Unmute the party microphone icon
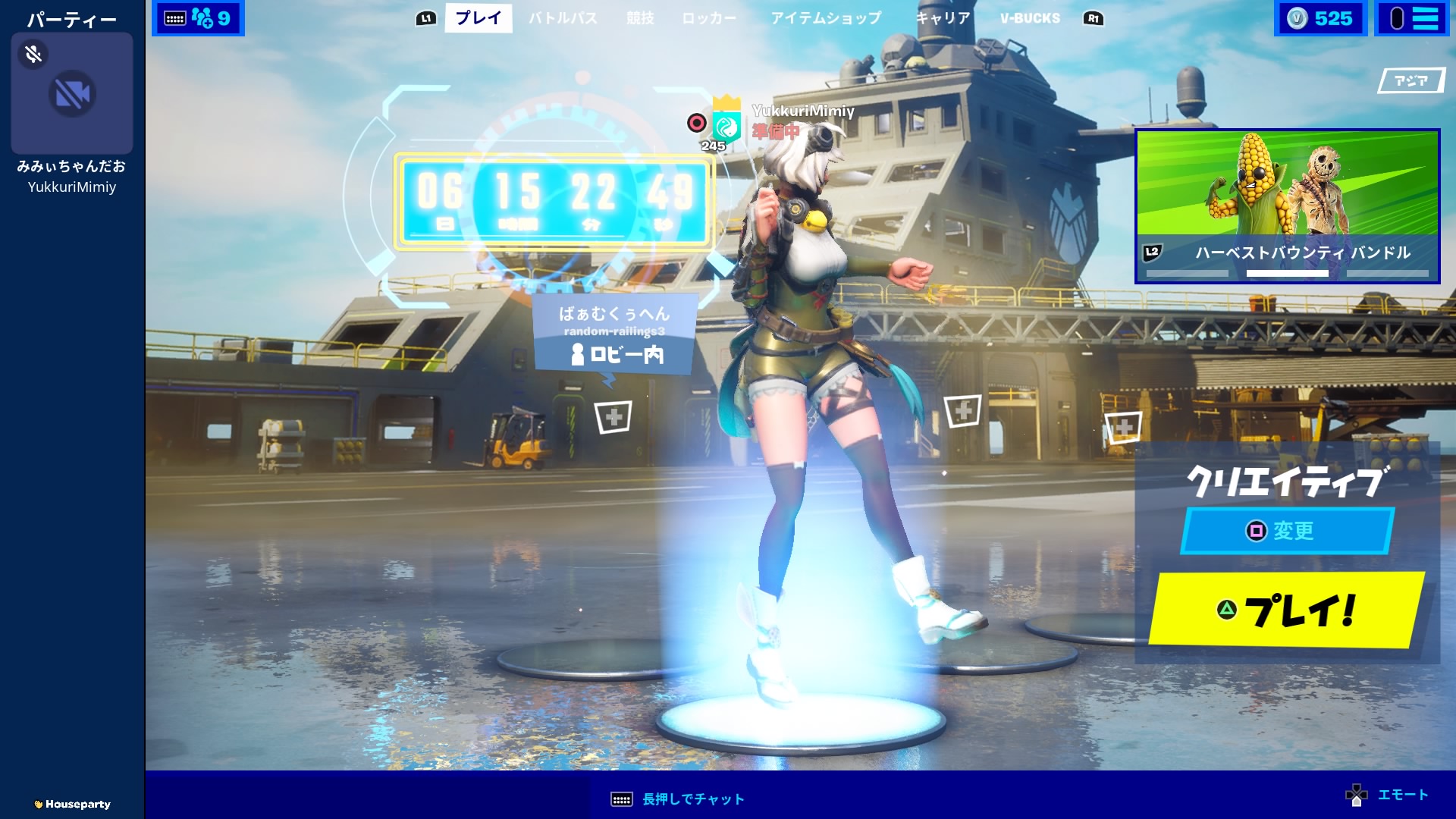 coord(31,54)
